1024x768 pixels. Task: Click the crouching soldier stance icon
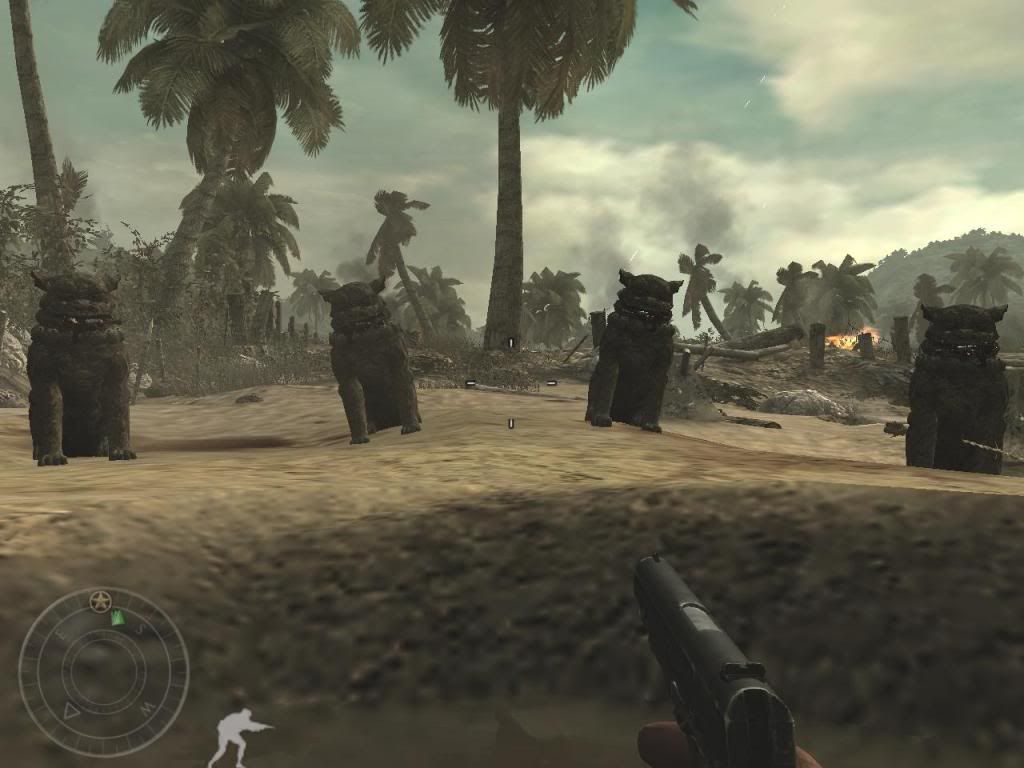click(x=238, y=735)
